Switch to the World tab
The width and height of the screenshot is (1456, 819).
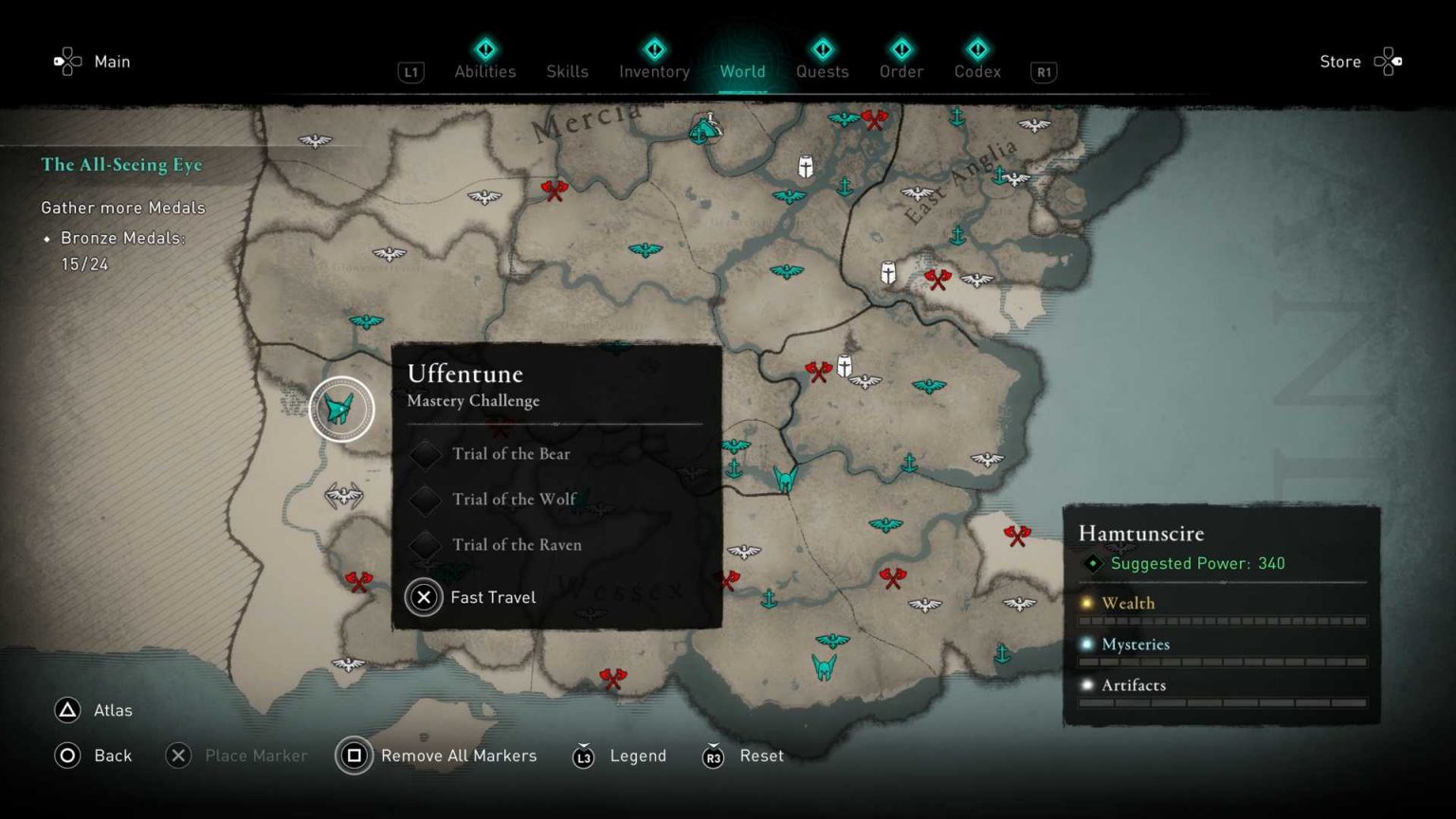(743, 71)
